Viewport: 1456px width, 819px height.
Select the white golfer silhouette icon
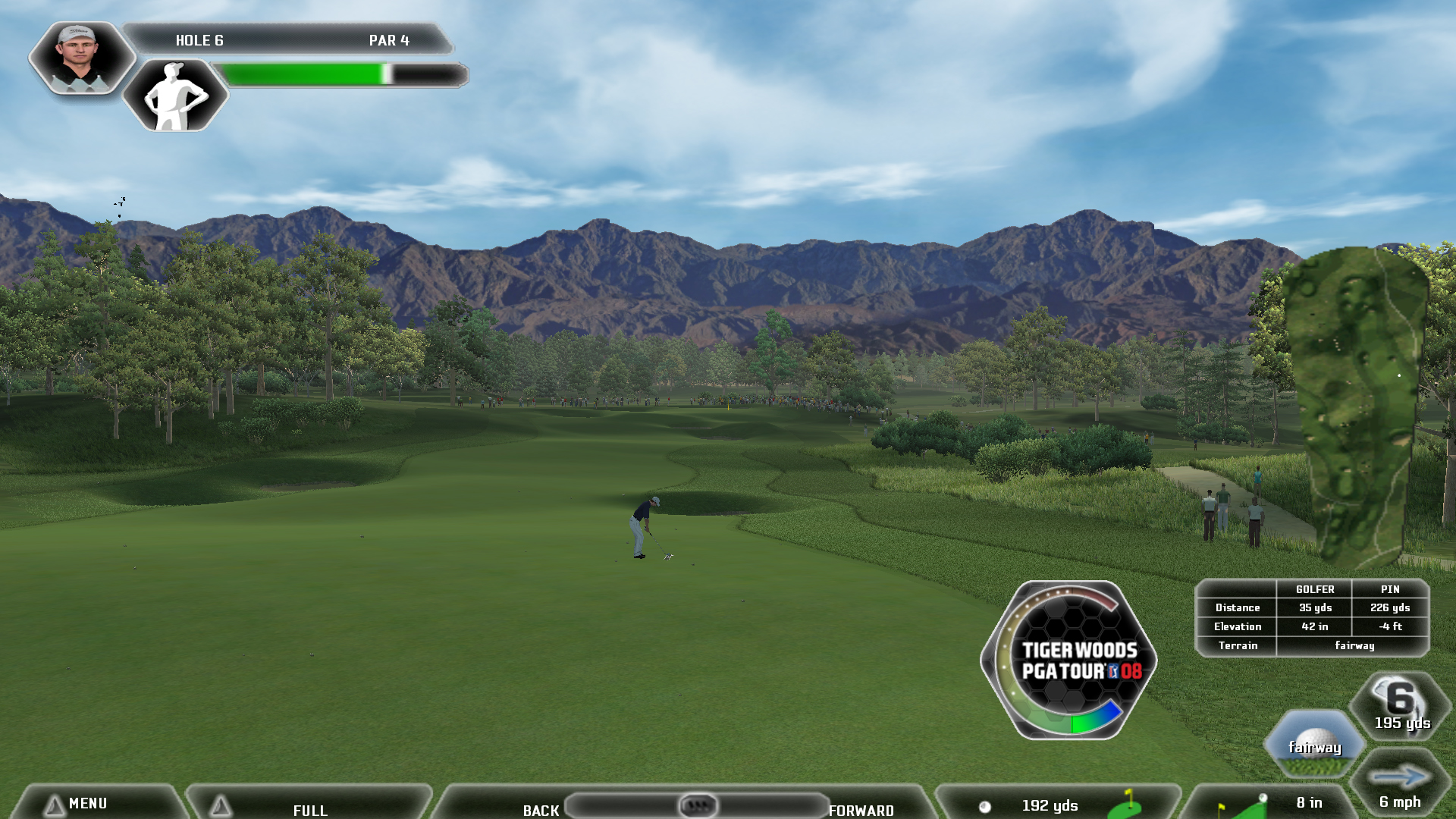pos(175,96)
